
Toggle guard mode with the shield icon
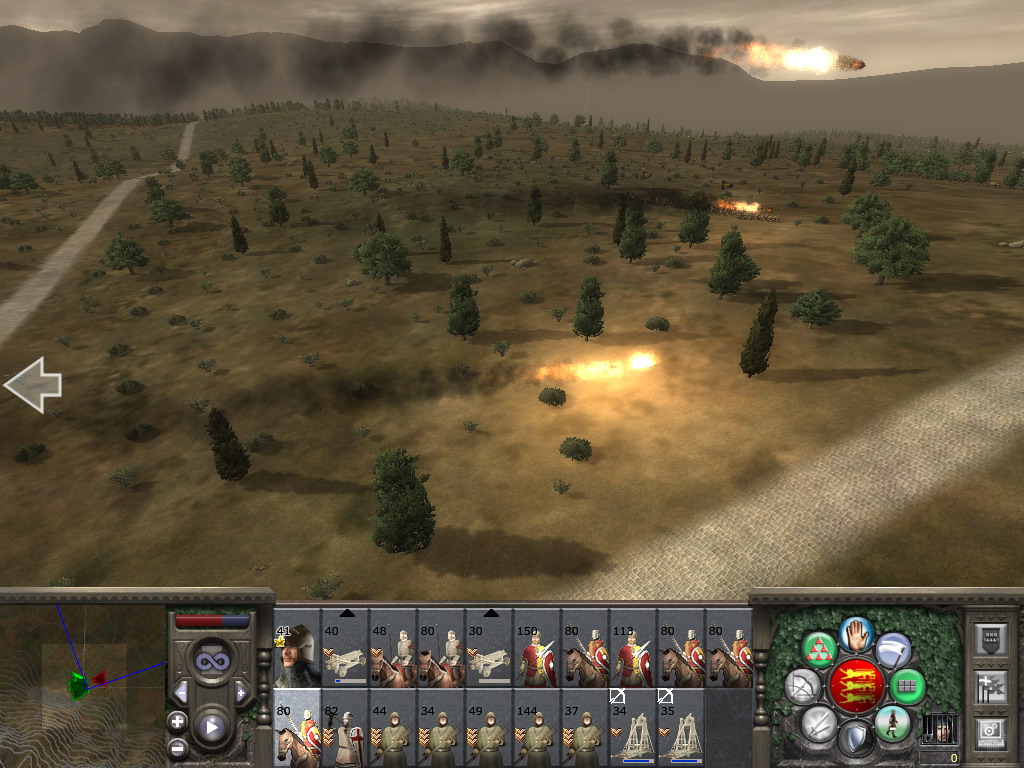click(x=855, y=740)
